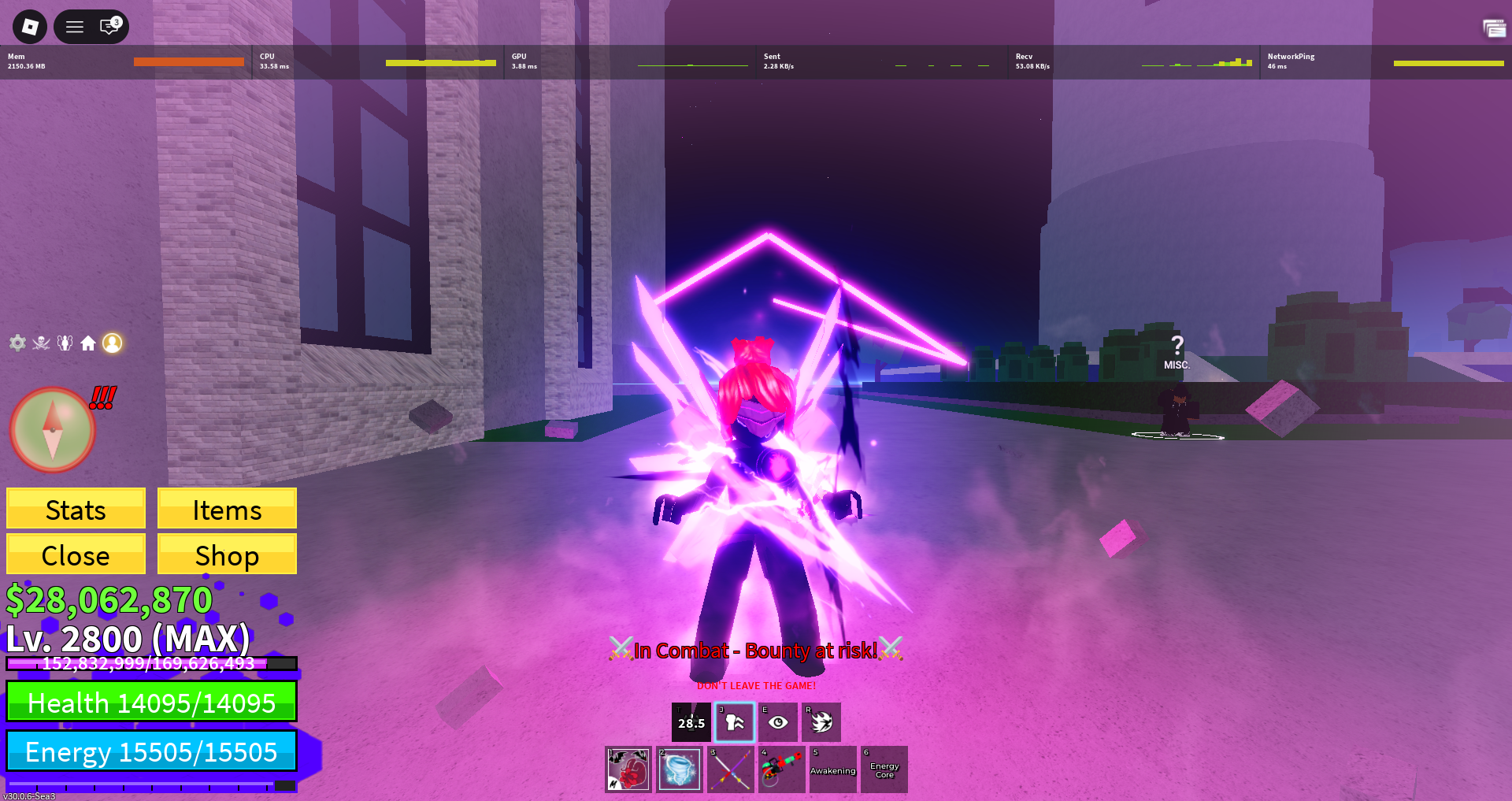Activate the highlighted fist aura ability
This screenshot has height=801, width=1512.
pos(735,722)
